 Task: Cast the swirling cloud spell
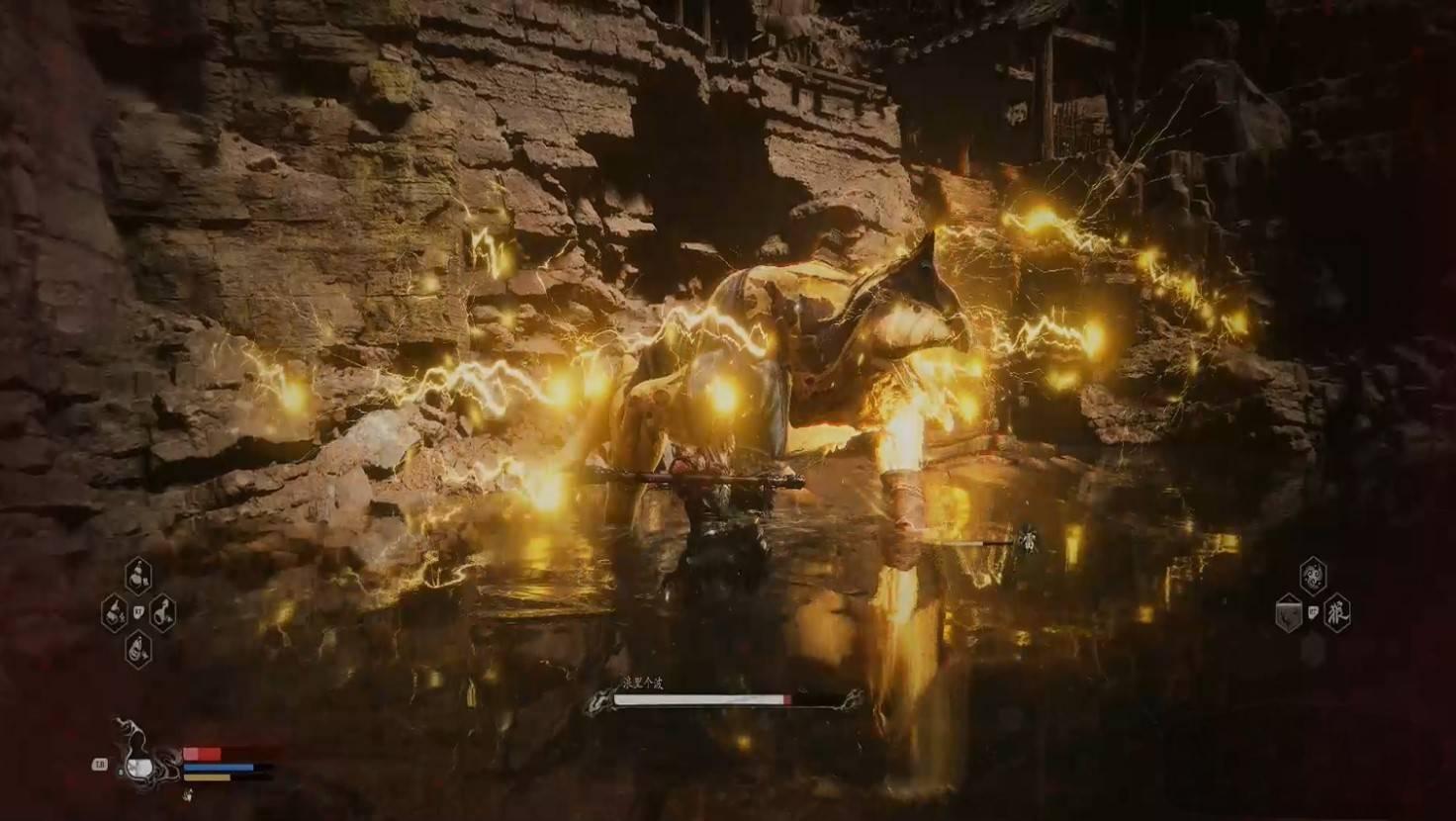tap(1313, 575)
